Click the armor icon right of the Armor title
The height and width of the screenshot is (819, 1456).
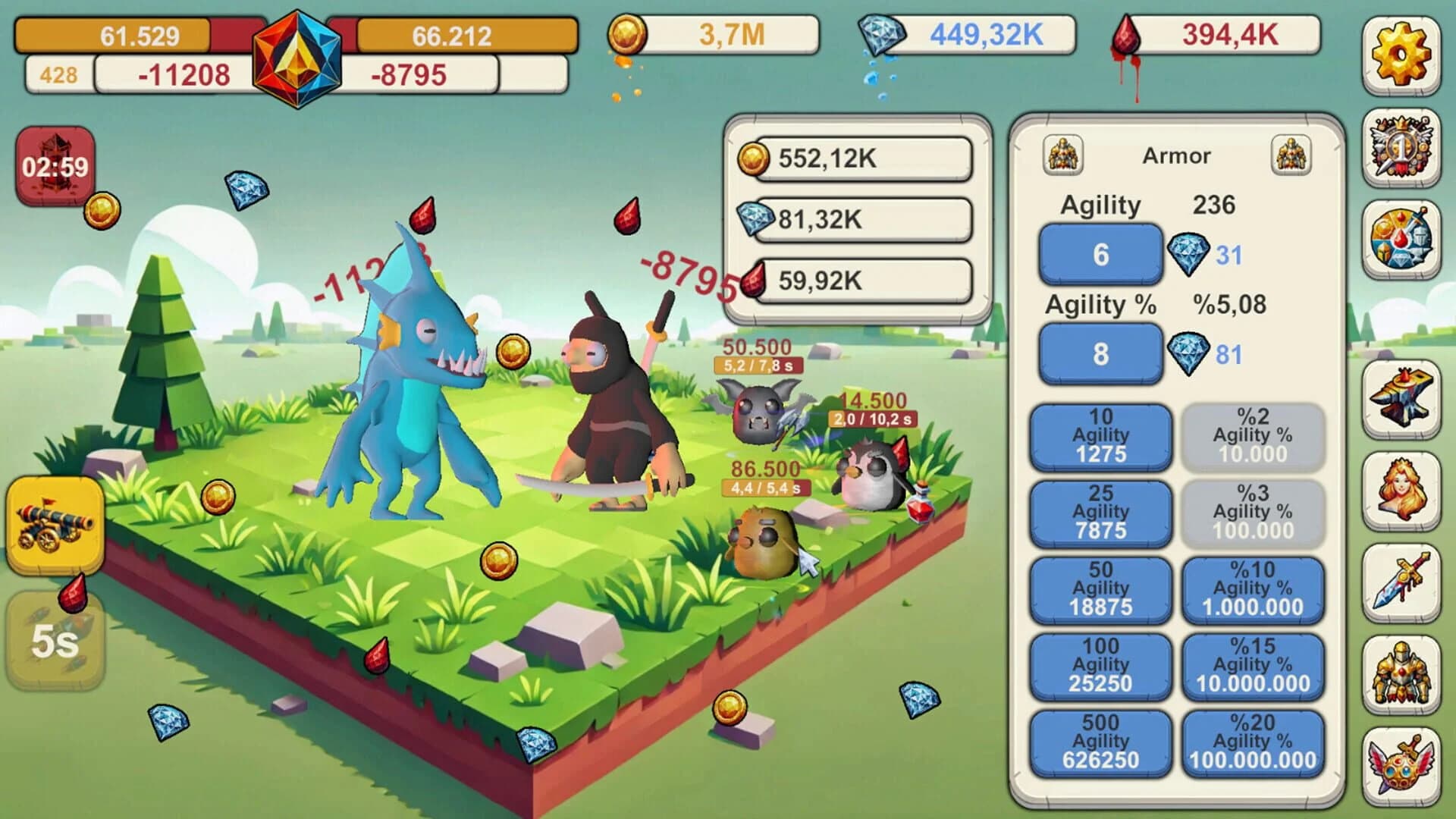[x=1293, y=155]
